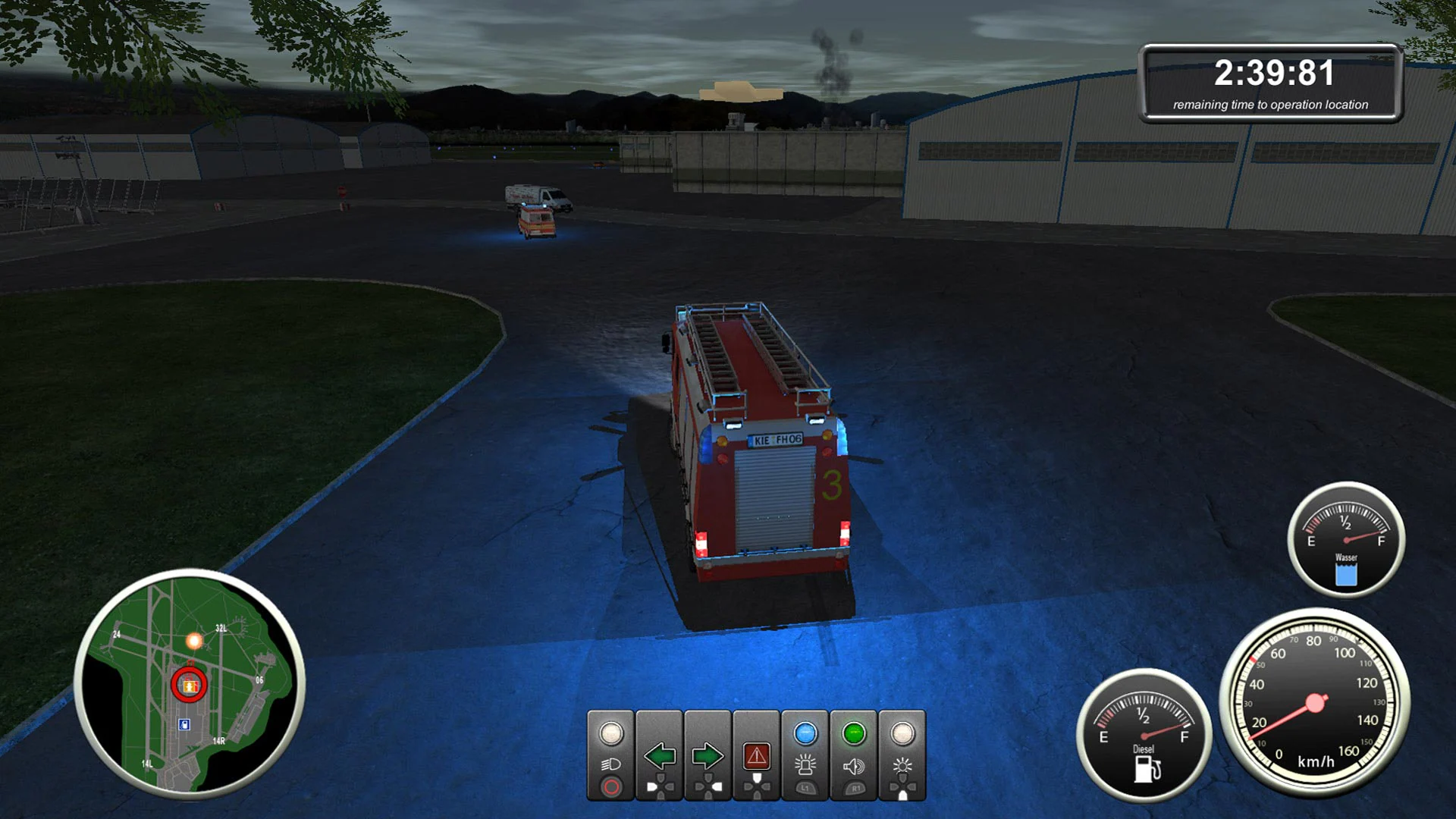Screen dimensions: 1456x819
Task: Switch on the blue emergency beacon icon
Action: click(x=806, y=766)
